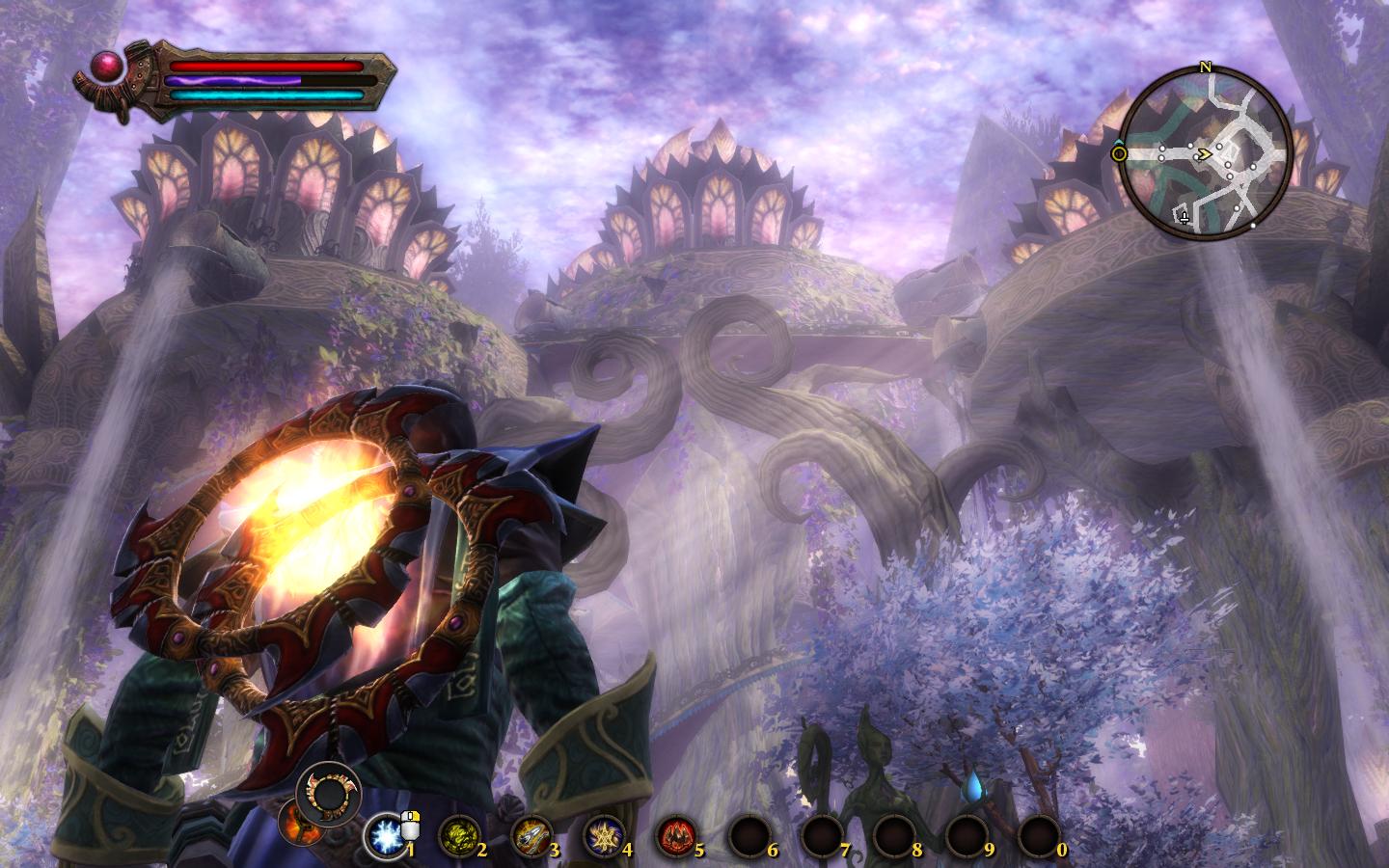This screenshot has height=868, width=1389.
Task: Click the equipped chakram weapon icon
Action: (330, 792)
